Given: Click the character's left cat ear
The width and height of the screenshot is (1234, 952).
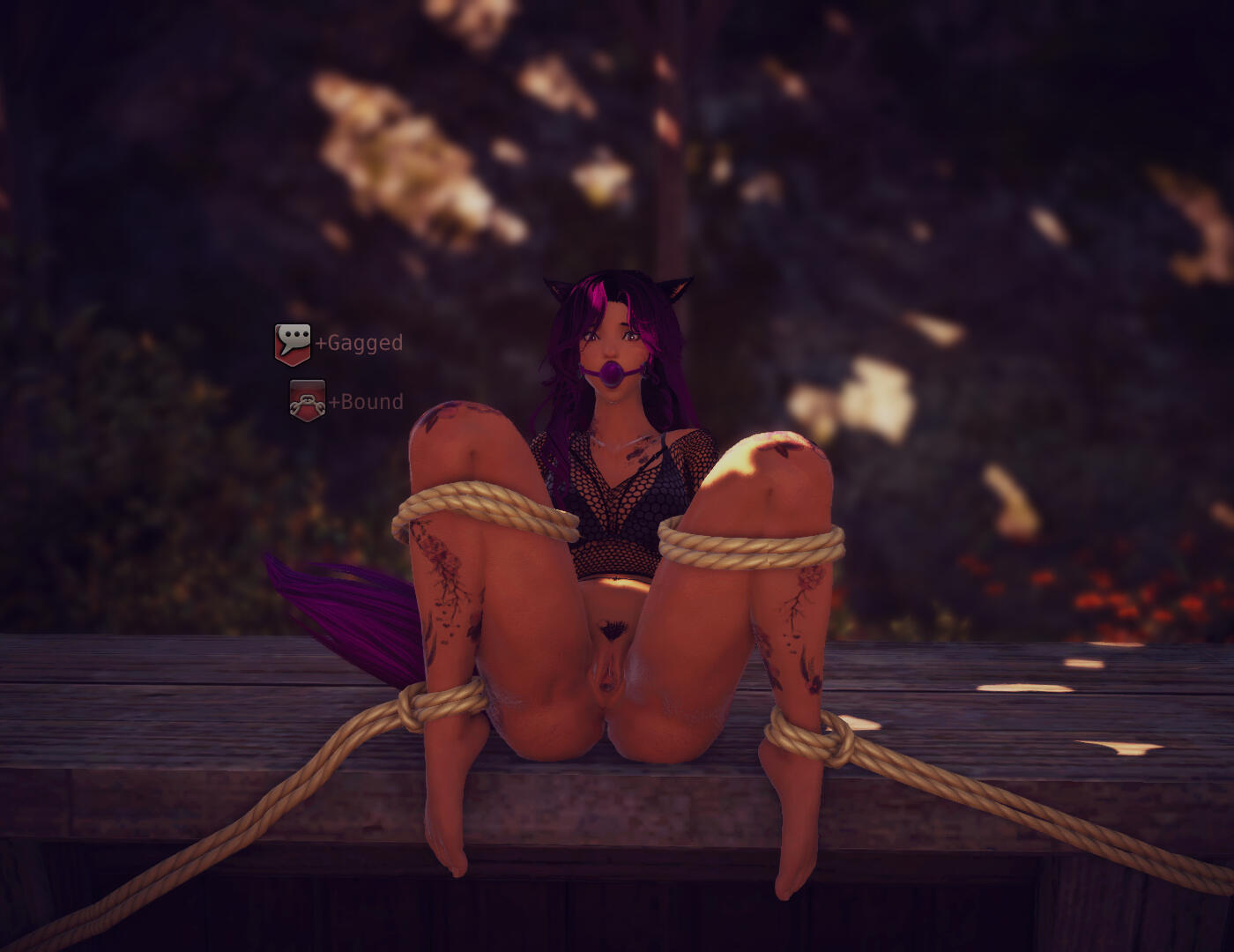Looking at the screenshot, I should pyautogui.click(x=674, y=286).
